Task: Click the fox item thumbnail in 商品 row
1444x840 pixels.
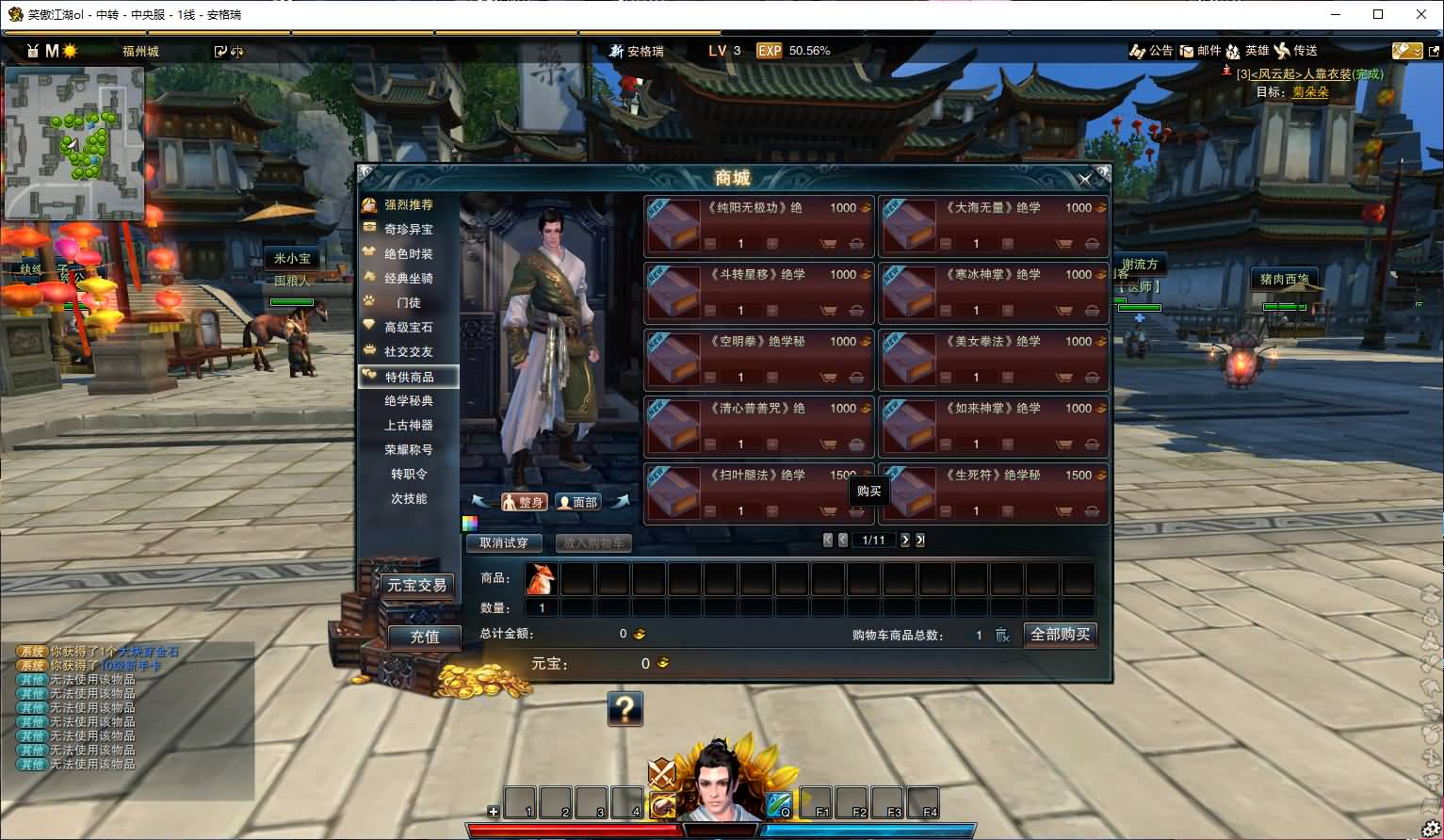Action: (x=540, y=579)
